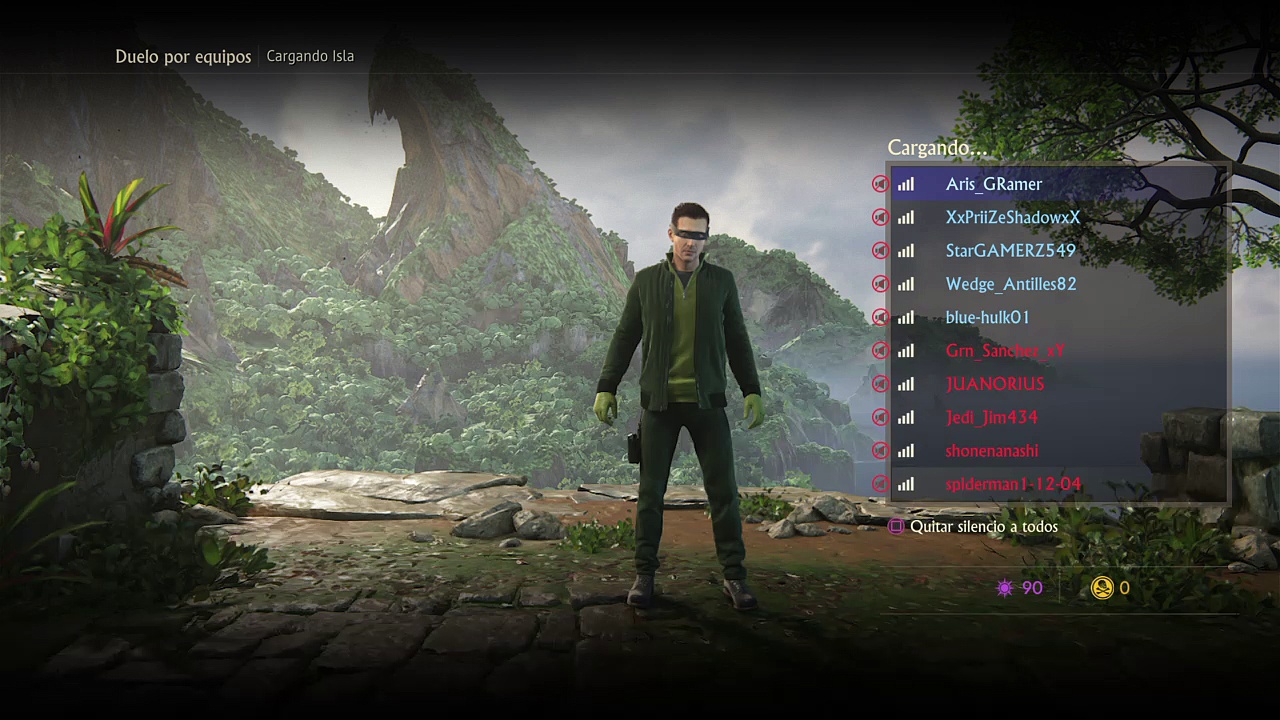Unmute blue-hulk01 using its speaker icon
Image resolution: width=1280 pixels, height=720 pixels.
[x=880, y=317]
